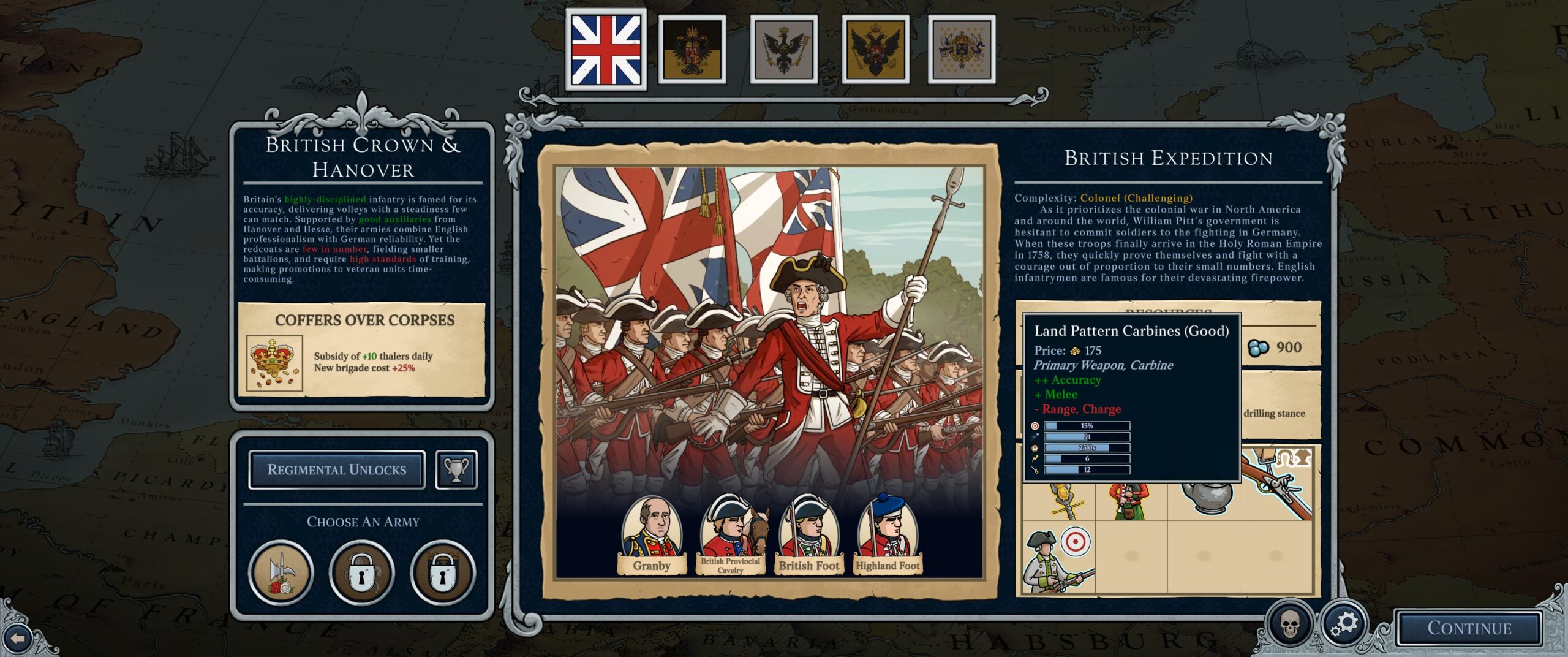
Task: Switch to the Prussian black eagle flag
Action: click(x=783, y=50)
